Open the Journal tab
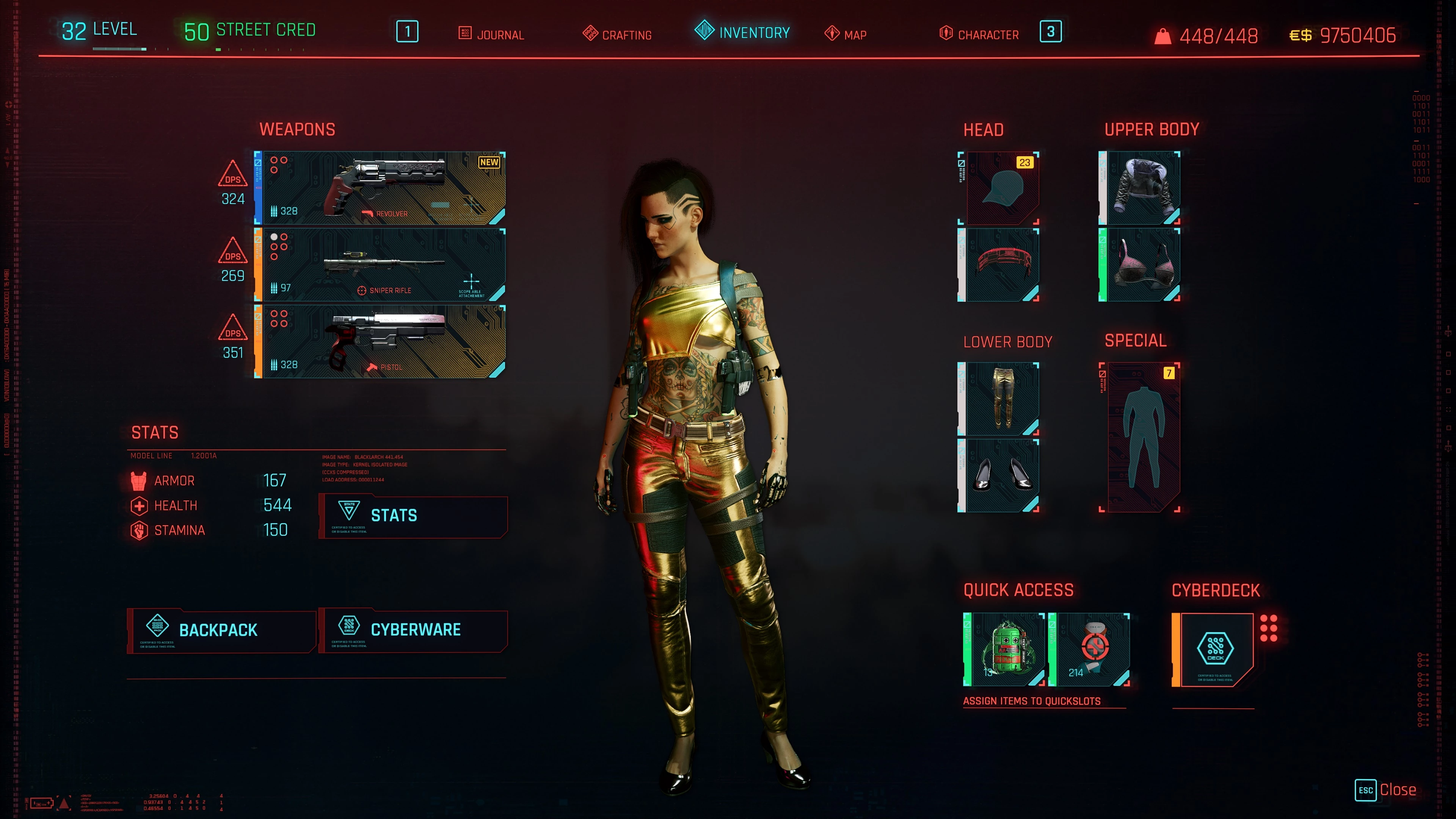 [x=491, y=35]
